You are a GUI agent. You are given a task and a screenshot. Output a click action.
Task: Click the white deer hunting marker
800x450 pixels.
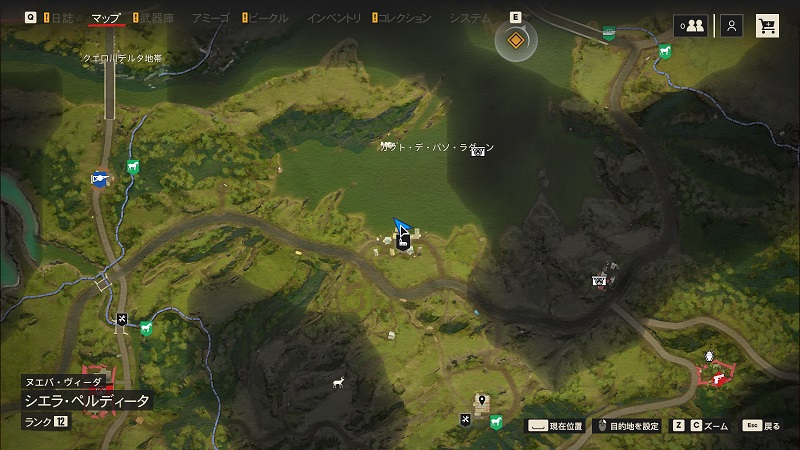tap(338, 382)
